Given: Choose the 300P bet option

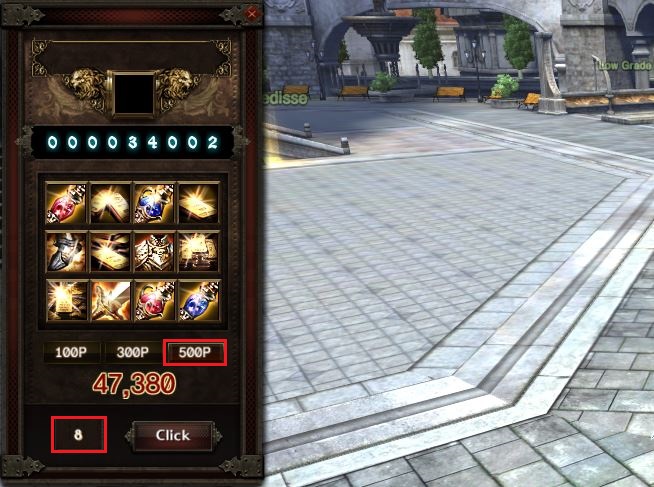Looking at the screenshot, I should 132,353.
